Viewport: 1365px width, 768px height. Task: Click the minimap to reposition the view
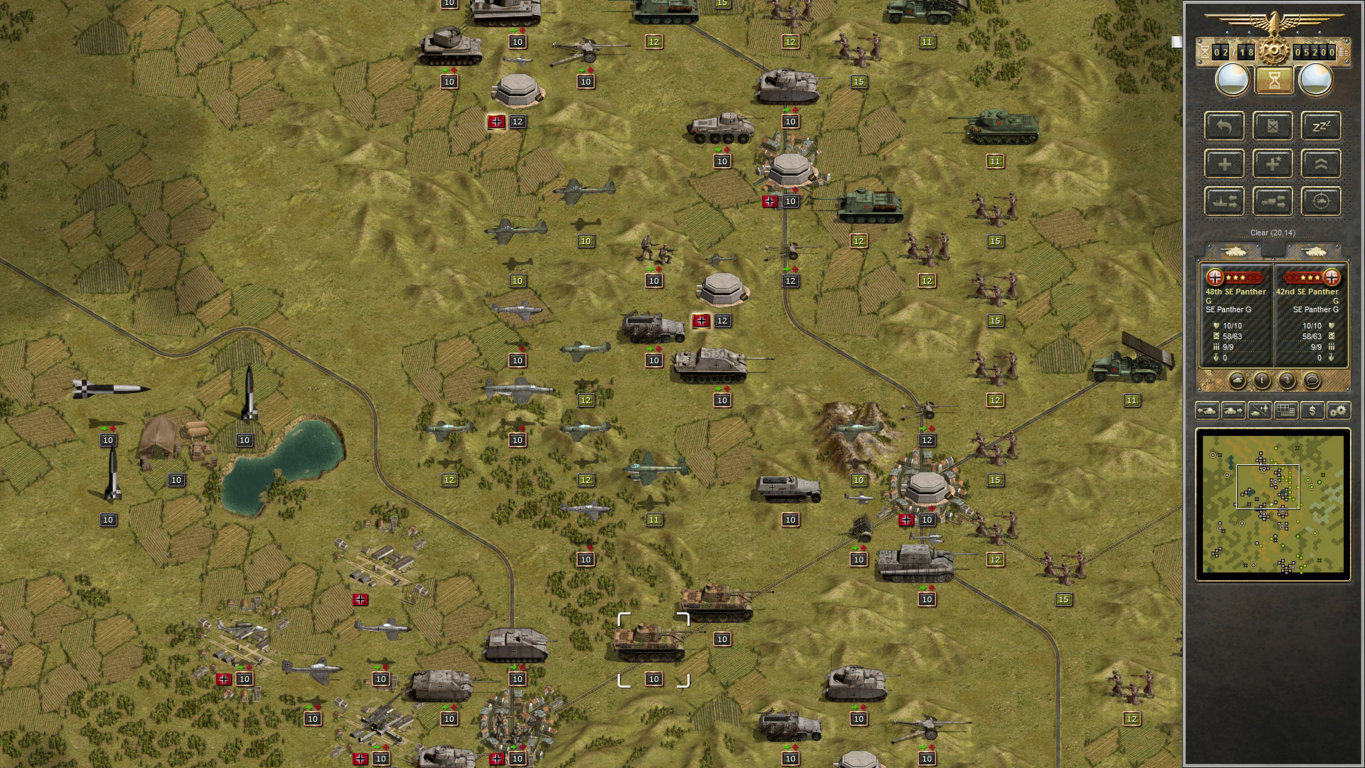tap(1273, 505)
